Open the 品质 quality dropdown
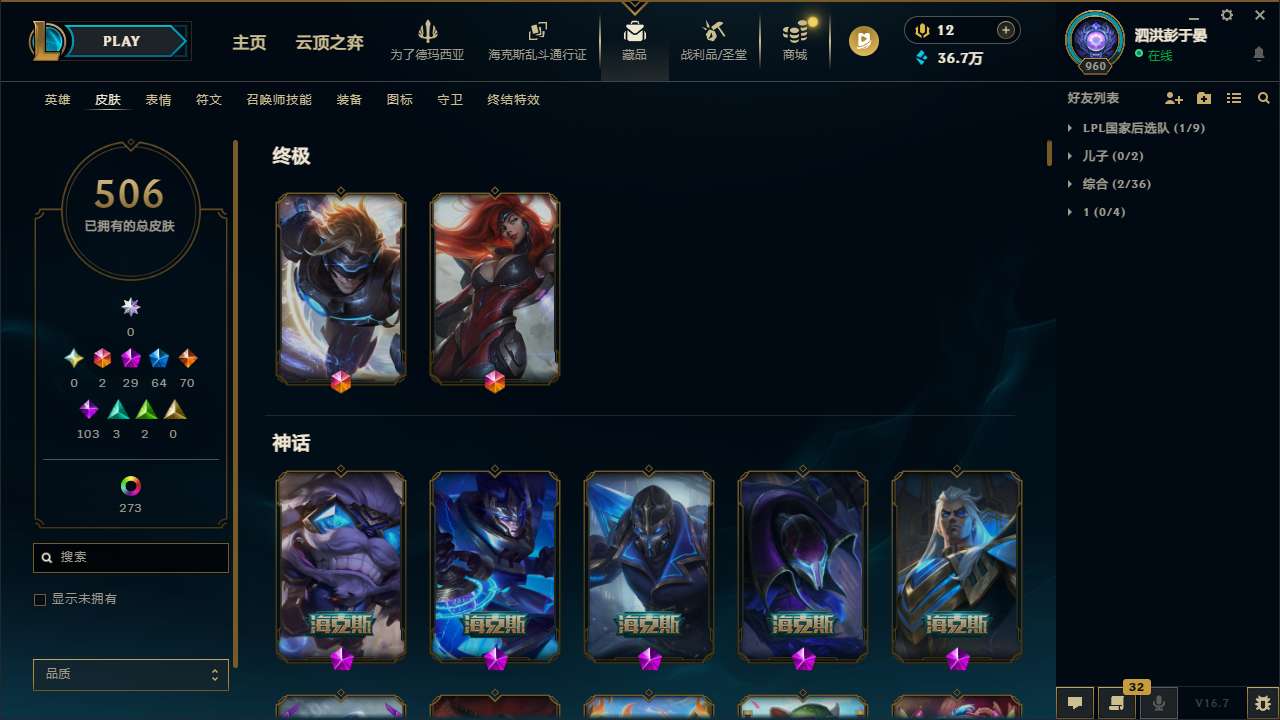 [x=130, y=674]
